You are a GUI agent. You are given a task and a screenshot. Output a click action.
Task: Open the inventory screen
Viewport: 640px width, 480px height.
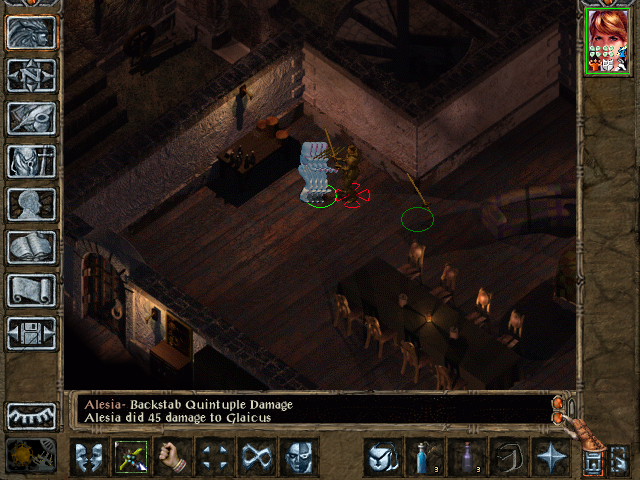coord(31,161)
